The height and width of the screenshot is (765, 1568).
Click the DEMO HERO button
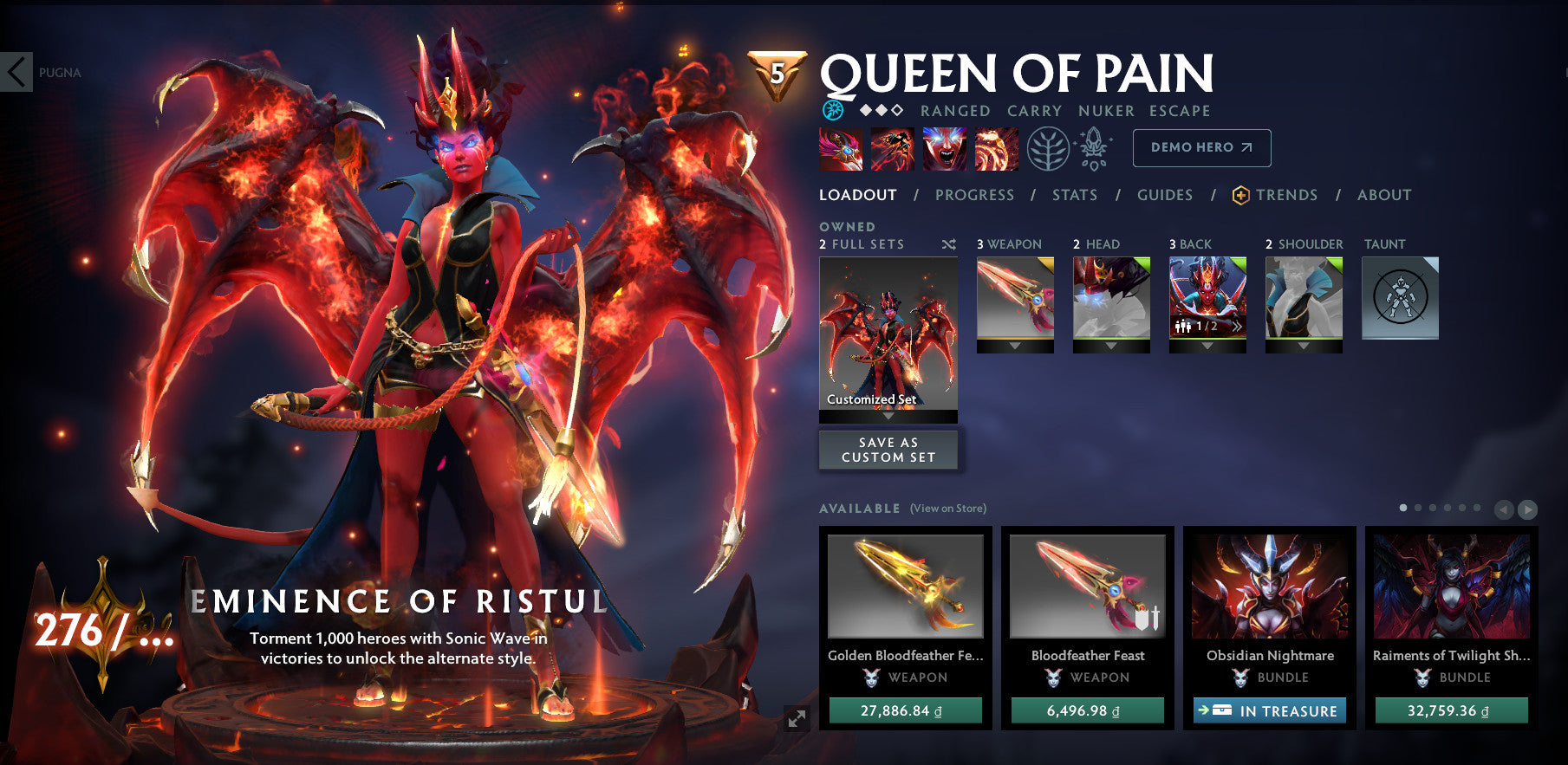[1201, 147]
